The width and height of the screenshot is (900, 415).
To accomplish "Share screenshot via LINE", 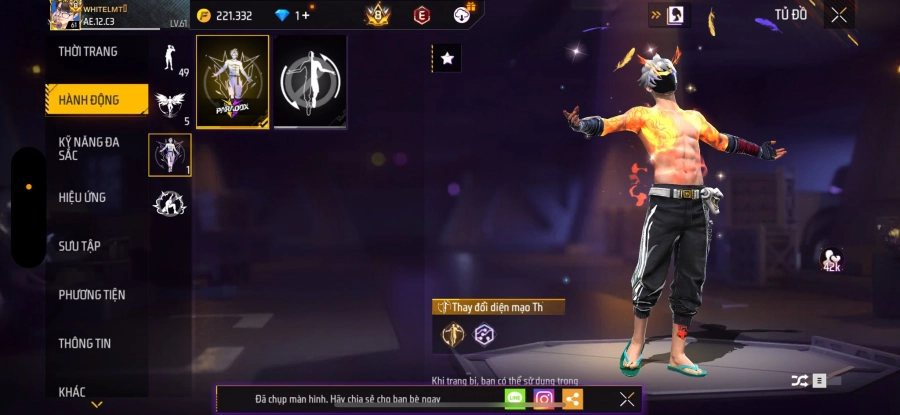I will point(515,399).
